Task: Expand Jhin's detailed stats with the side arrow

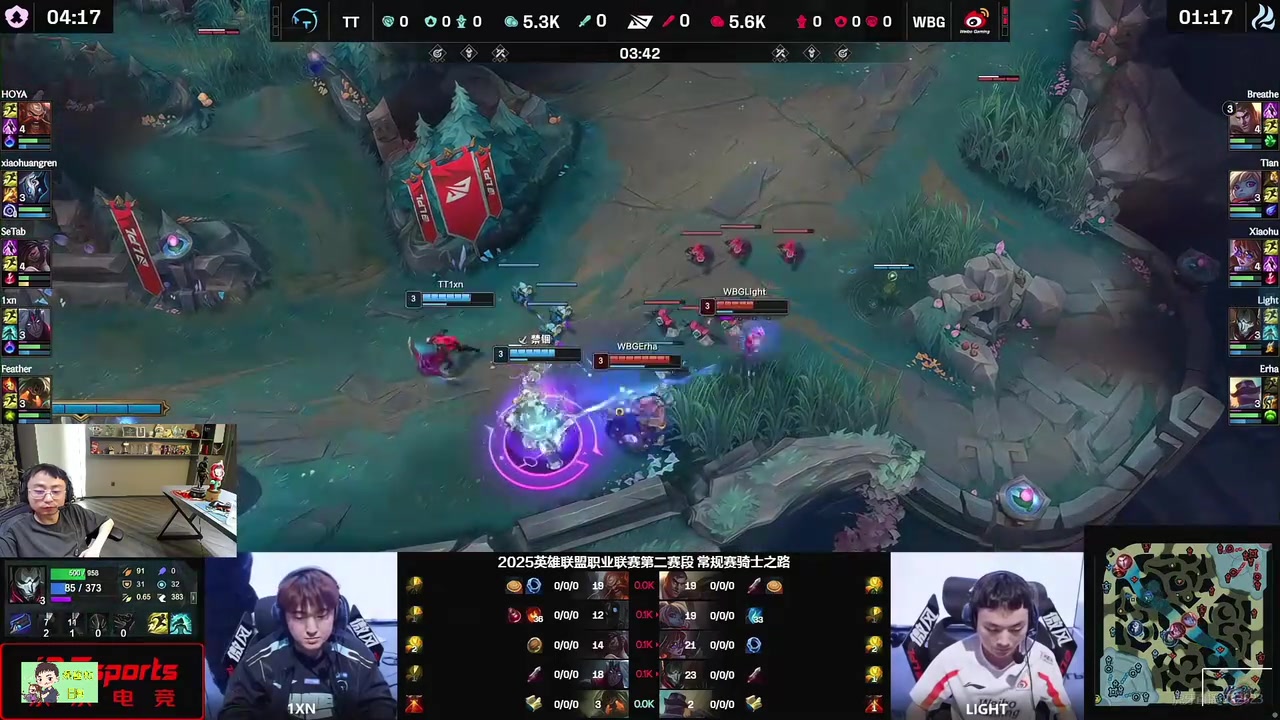Action: tap(193, 597)
